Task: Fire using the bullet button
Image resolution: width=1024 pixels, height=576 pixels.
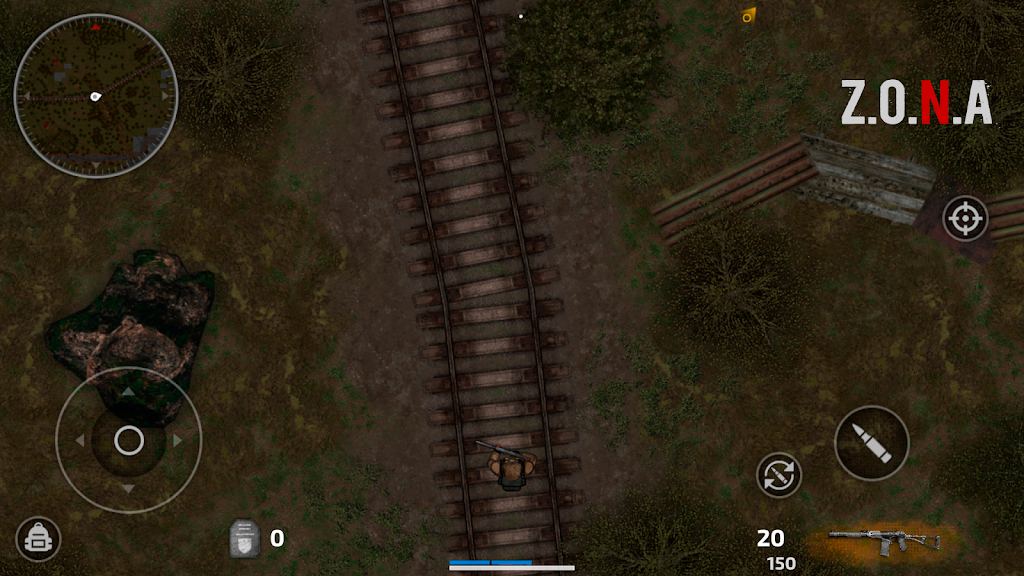Action: (x=871, y=442)
